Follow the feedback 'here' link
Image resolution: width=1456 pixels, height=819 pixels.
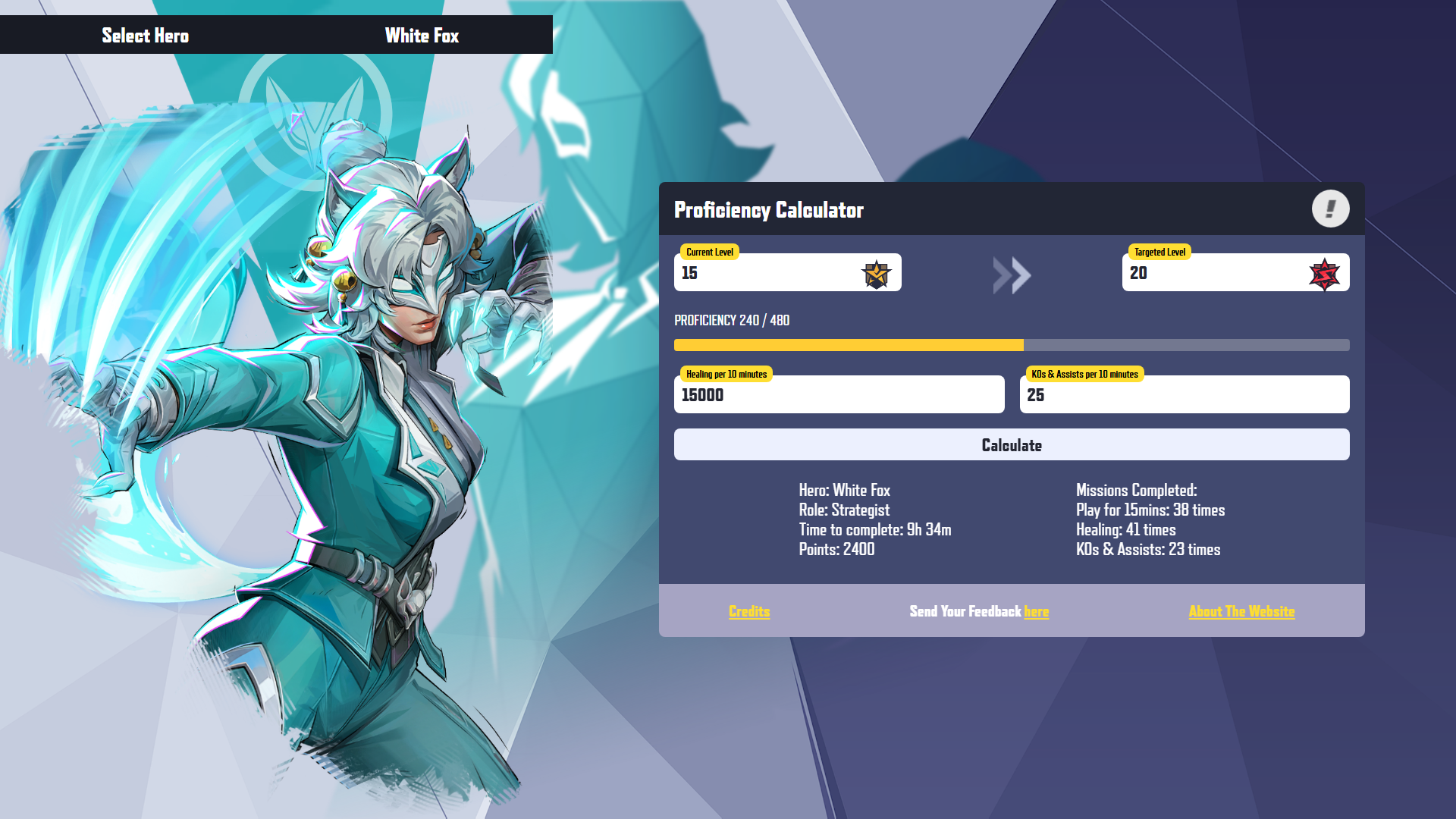pyautogui.click(x=1036, y=611)
